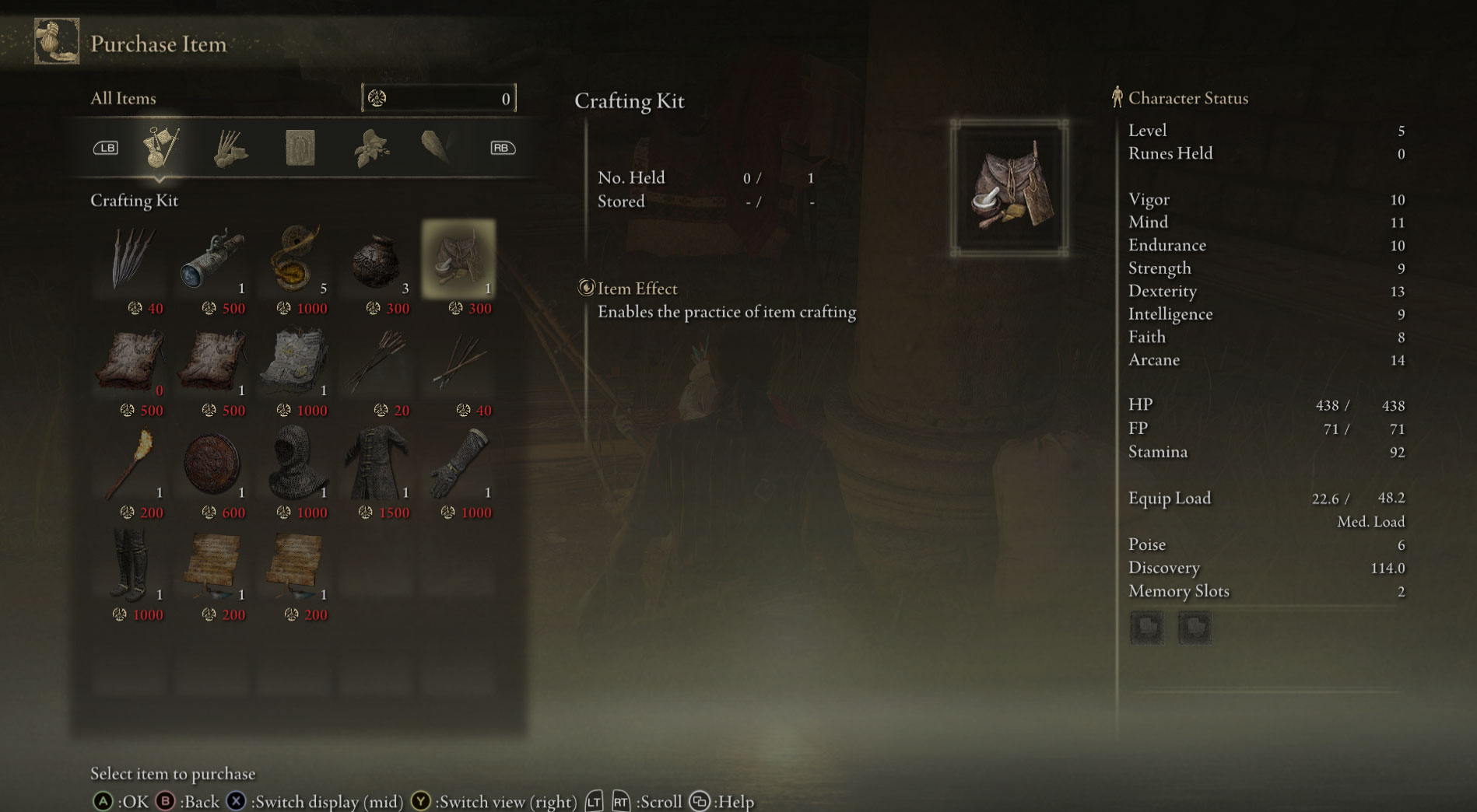Choose the grey cookbook costing 1000

point(294,361)
